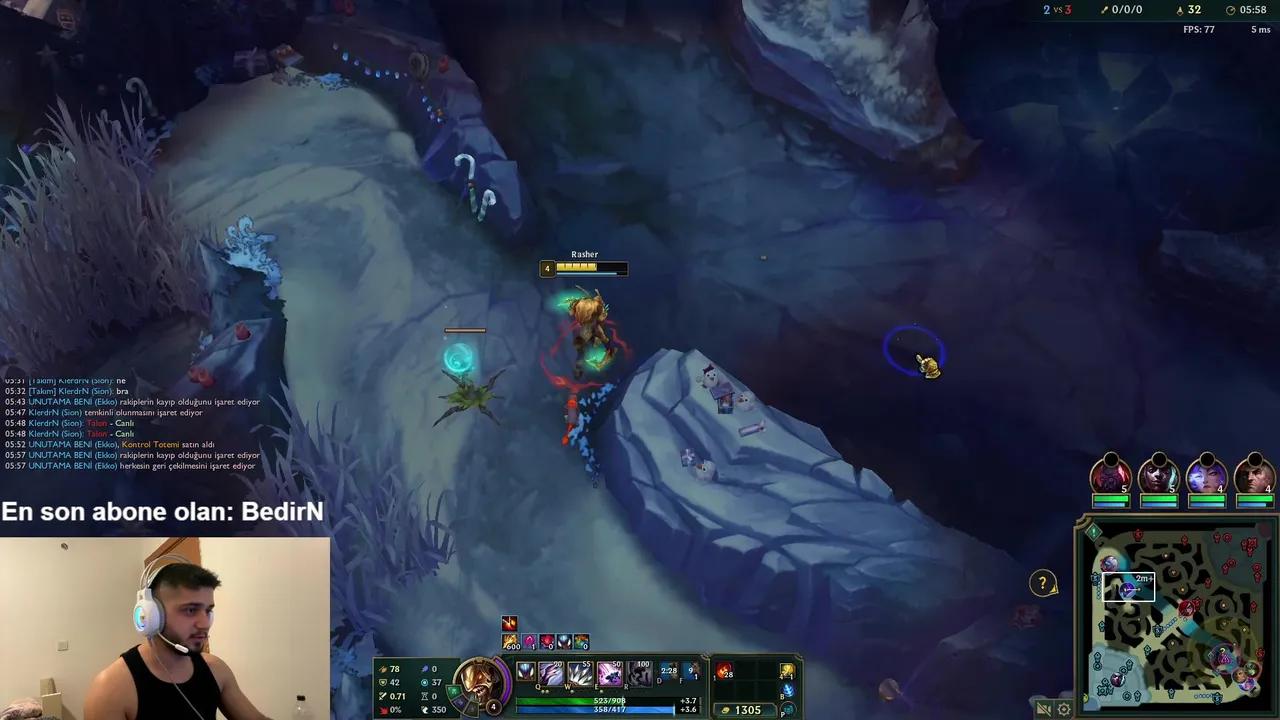
Task: Toggle the minimap settings gear
Action: point(1063,709)
